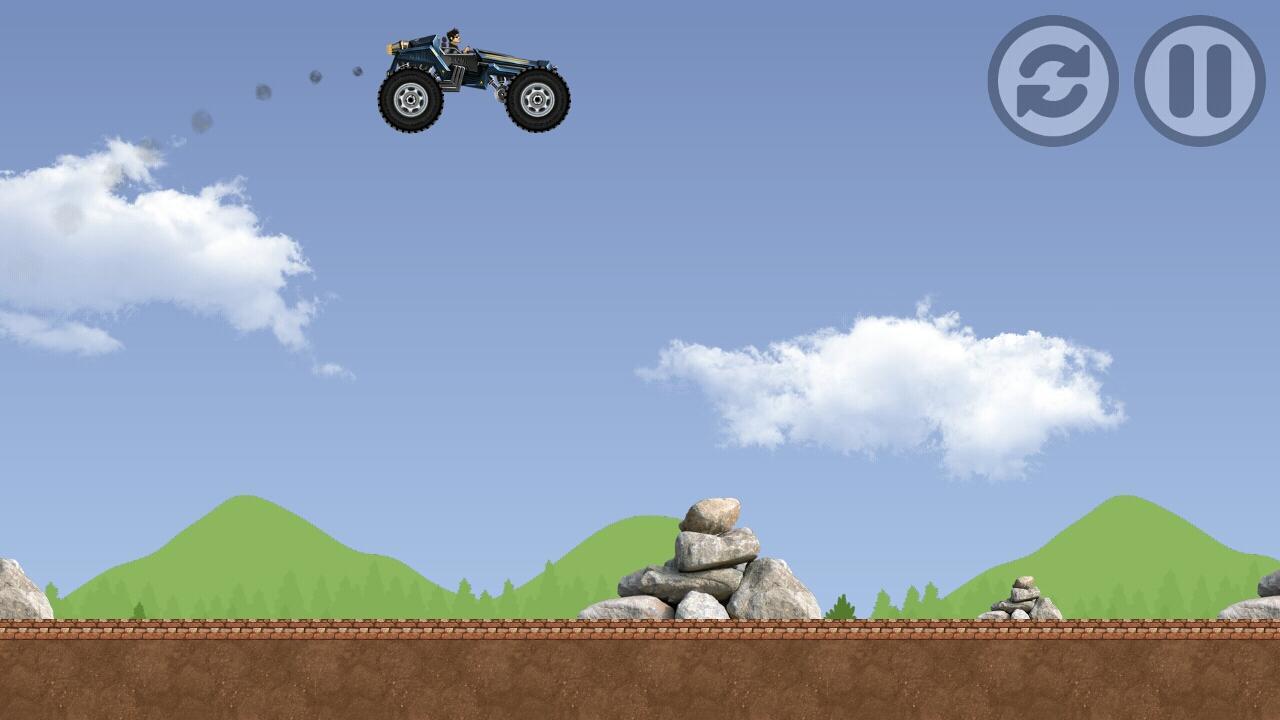Click a dust puff in the exhaust trail
Screen dimensions: 1280x720
click(263, 93)
